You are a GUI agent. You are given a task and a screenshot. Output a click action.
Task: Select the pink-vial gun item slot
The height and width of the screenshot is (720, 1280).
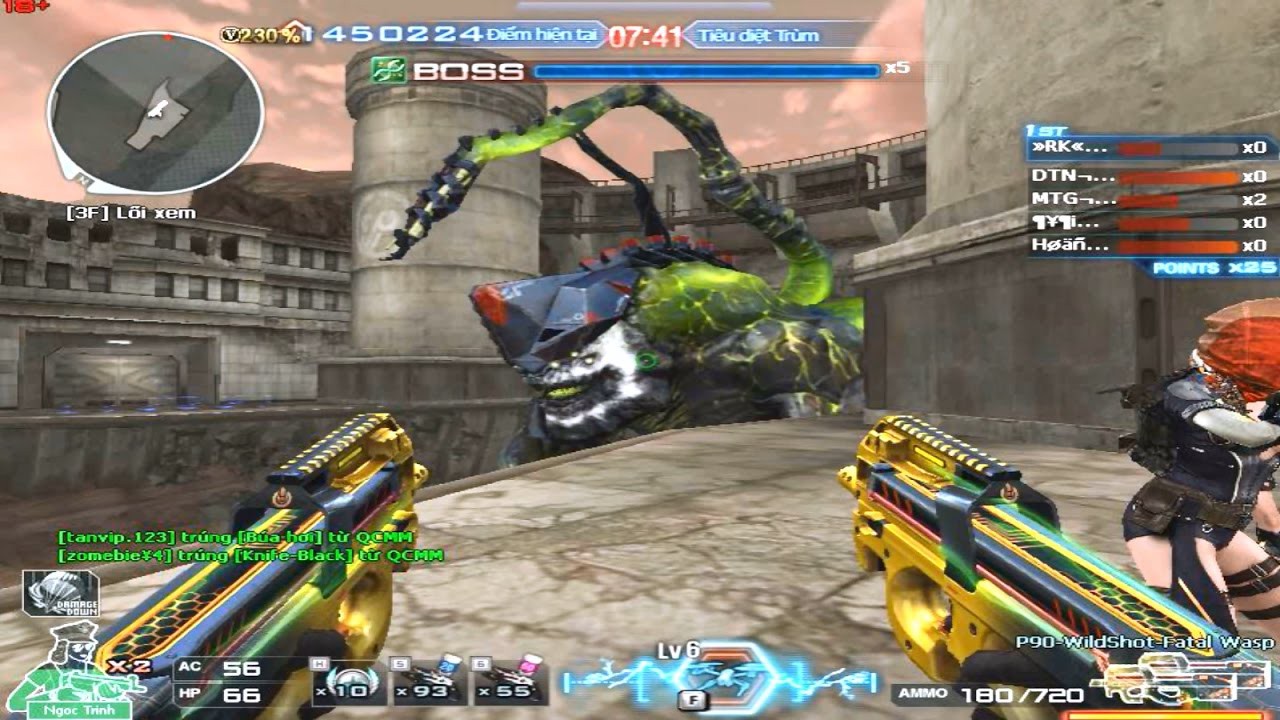pos(512,680)
